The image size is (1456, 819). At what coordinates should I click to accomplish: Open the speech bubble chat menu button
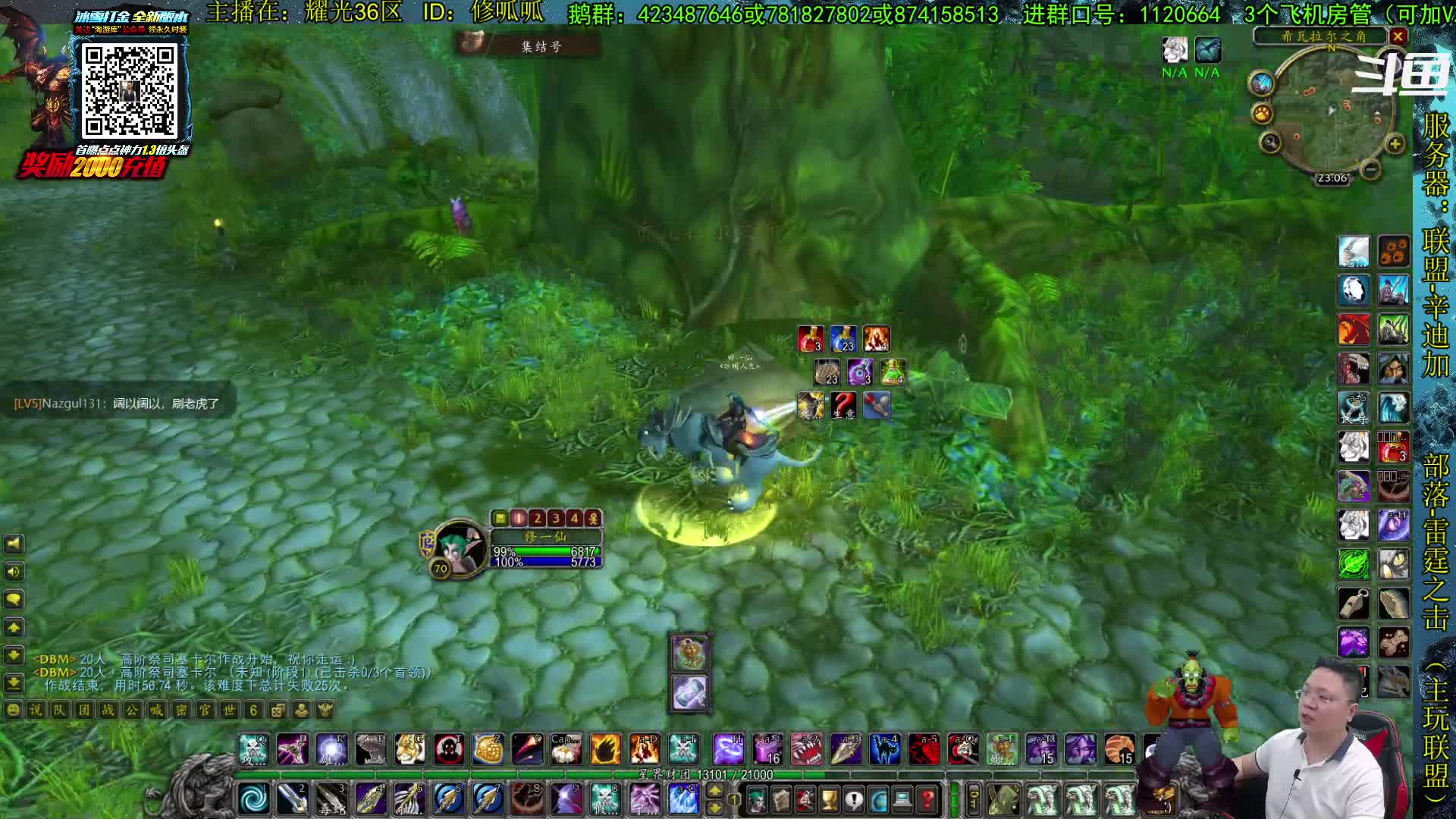coord(14,600)
